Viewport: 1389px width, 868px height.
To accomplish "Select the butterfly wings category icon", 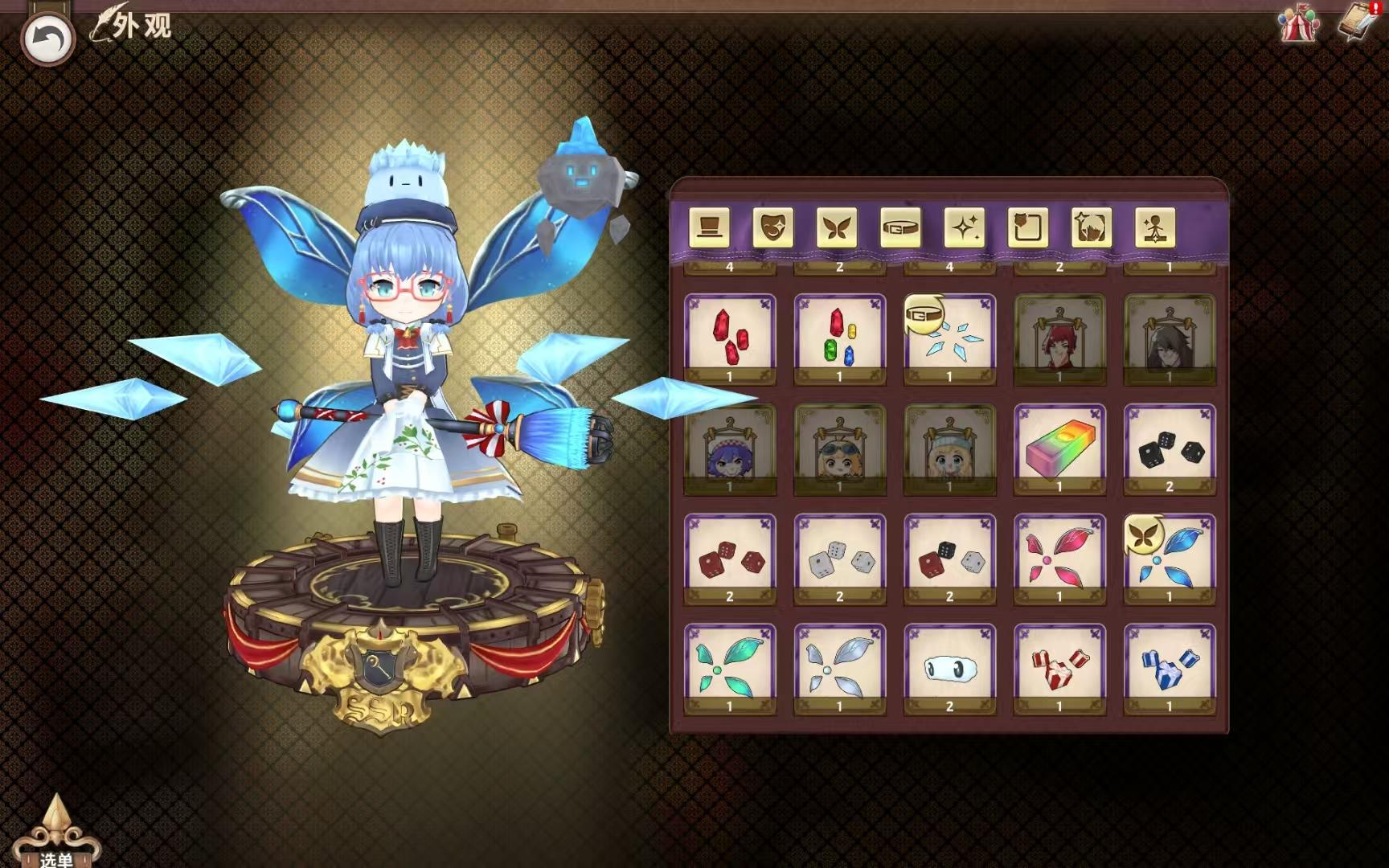I will tap(838, 229).
